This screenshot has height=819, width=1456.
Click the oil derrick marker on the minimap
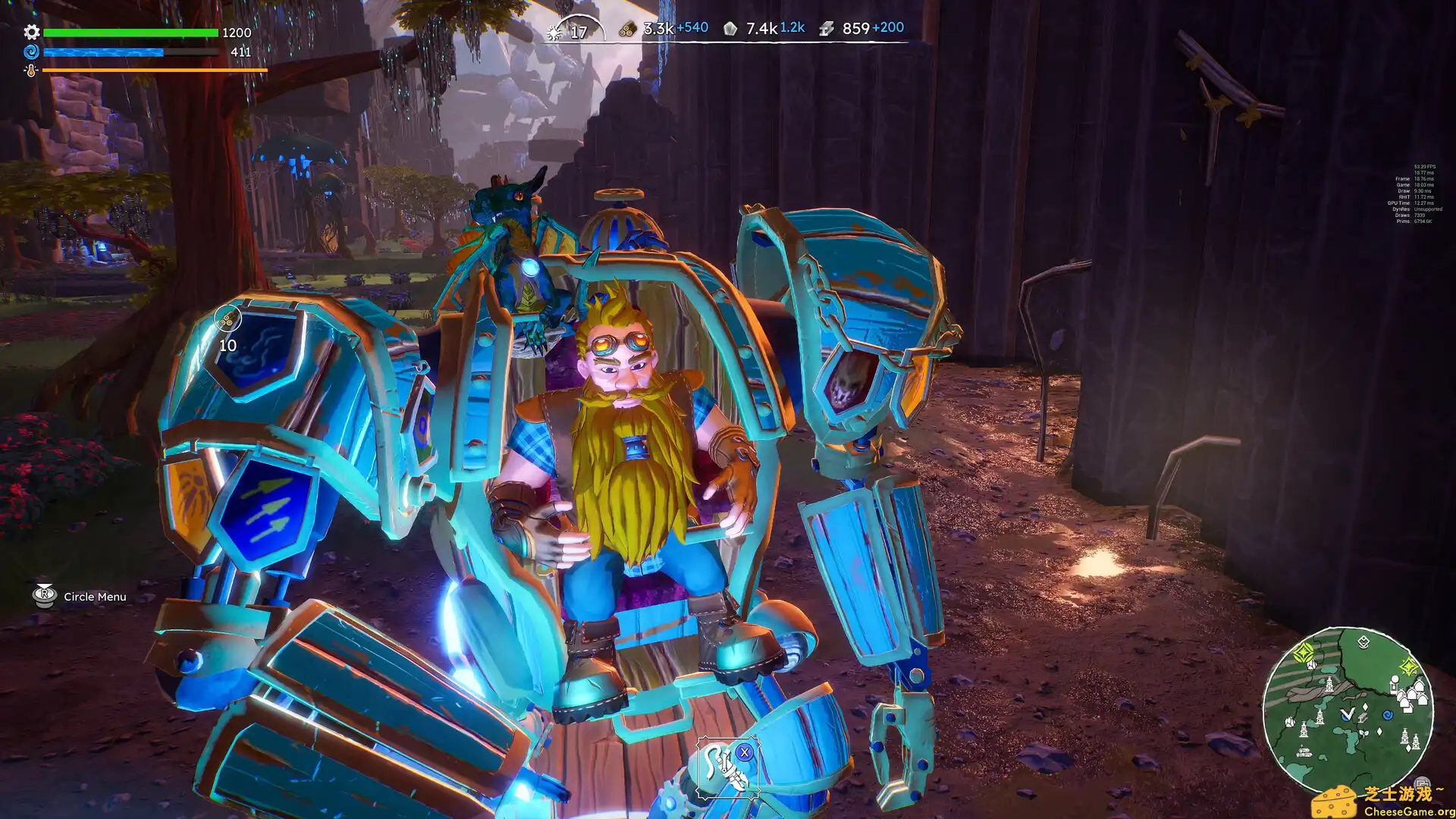click(x=1329, y=685)
